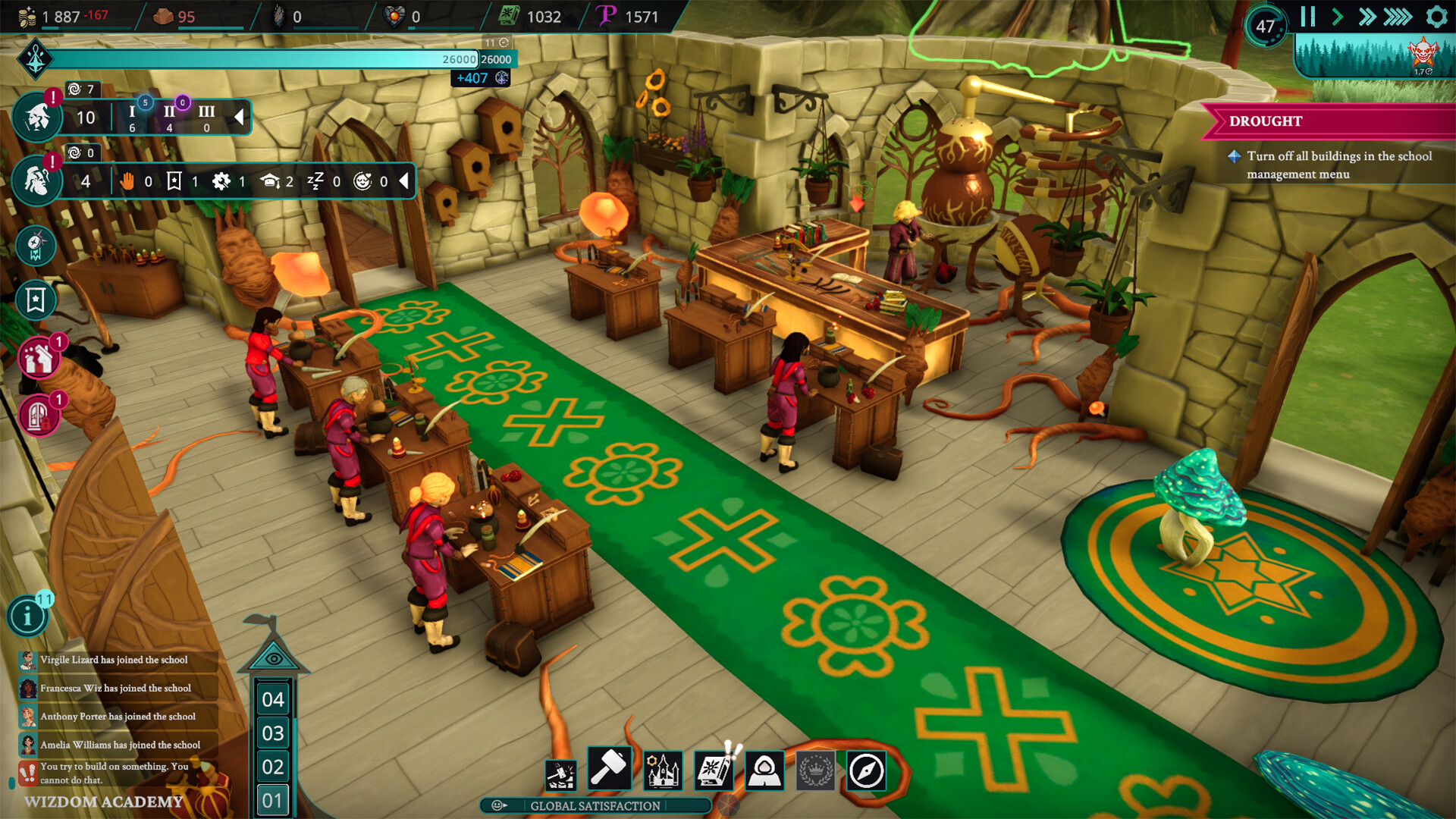1456x819 pixels.
Task: Collapse the teacher status bar with its arrow
Action: click(404, 181)
